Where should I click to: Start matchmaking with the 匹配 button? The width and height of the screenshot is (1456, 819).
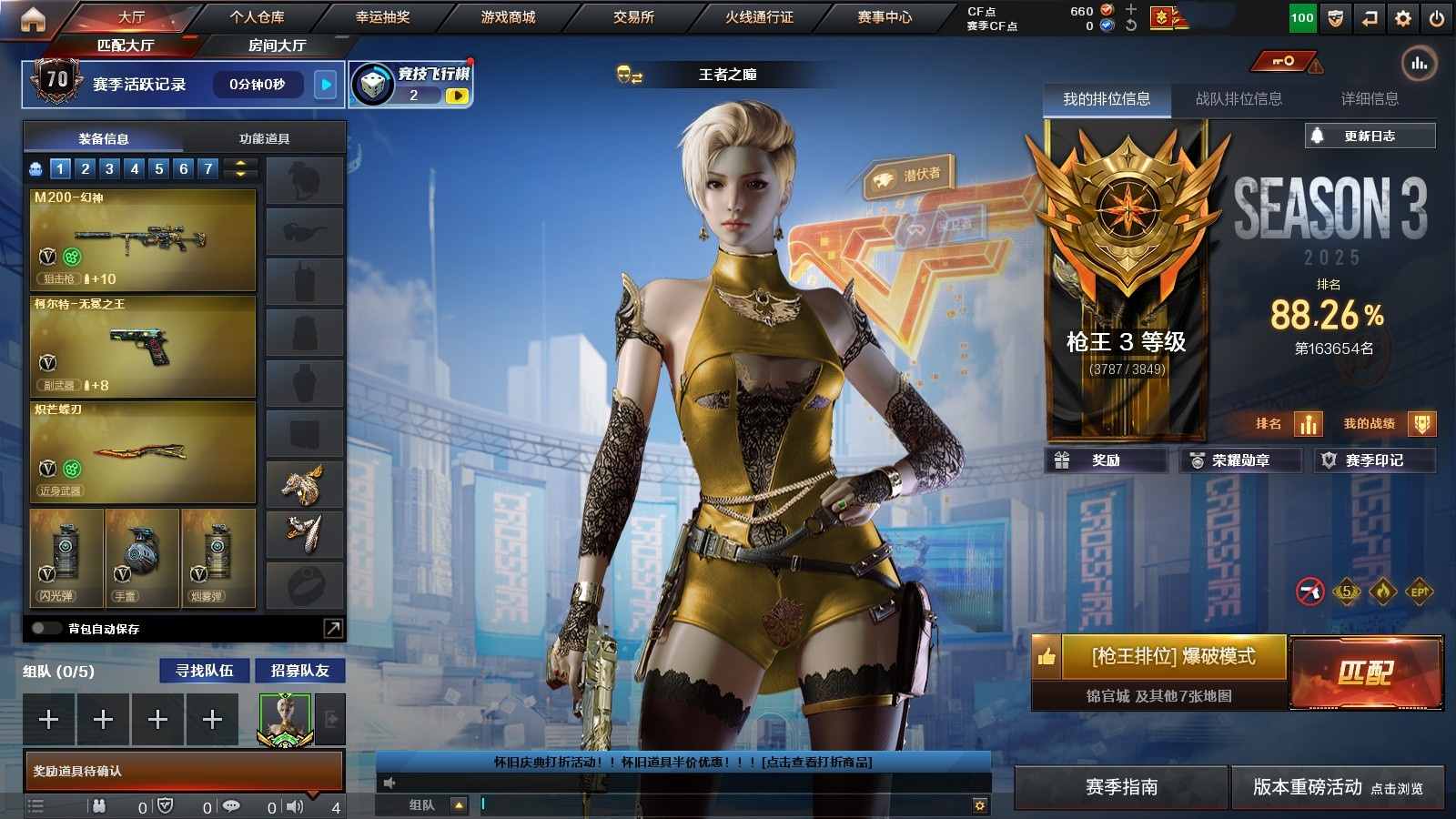1366,672
